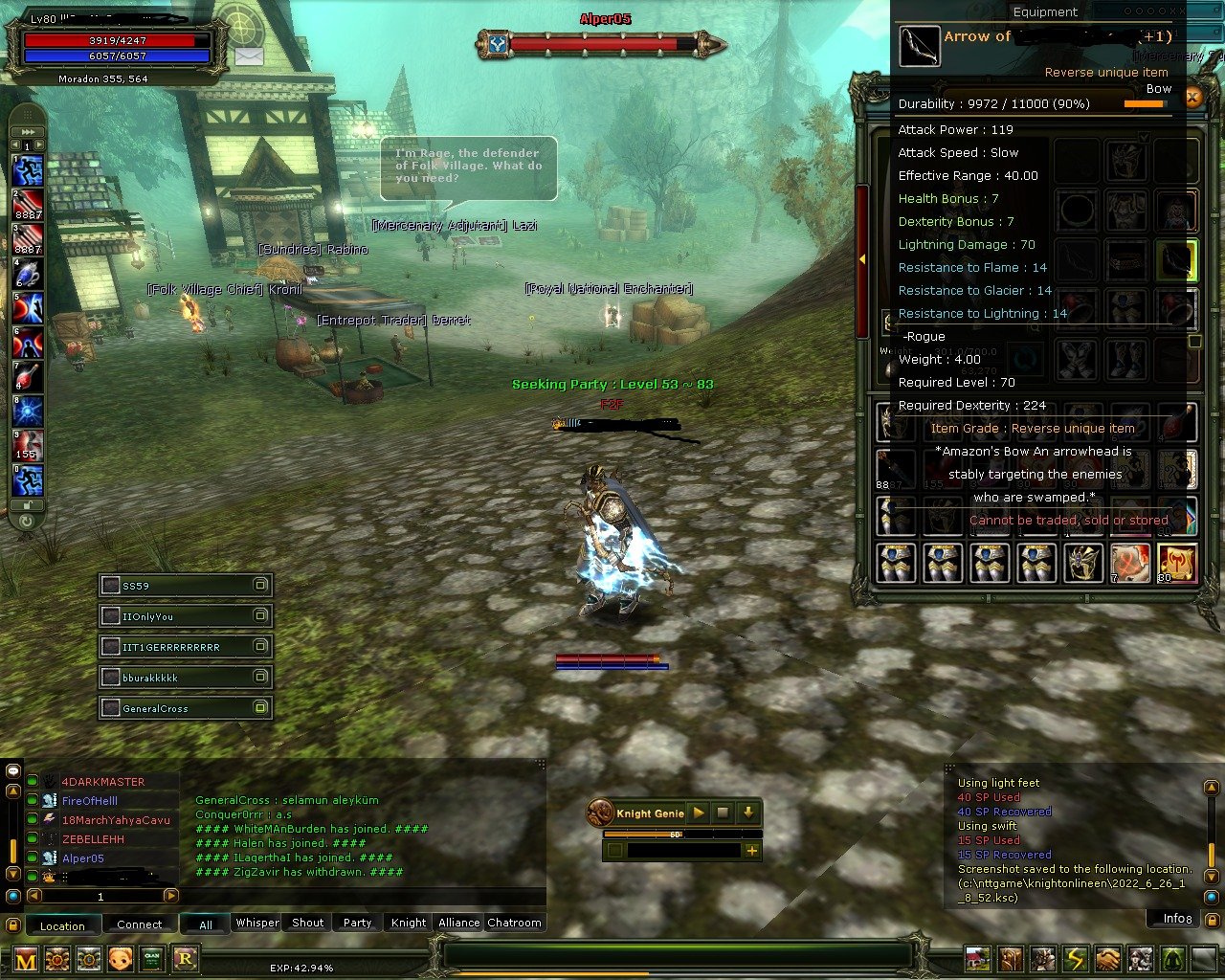Select the R icon on the bottom-left toolbar
The width and height of the screenshot is (1225, 980).
(x=187, y=958)
